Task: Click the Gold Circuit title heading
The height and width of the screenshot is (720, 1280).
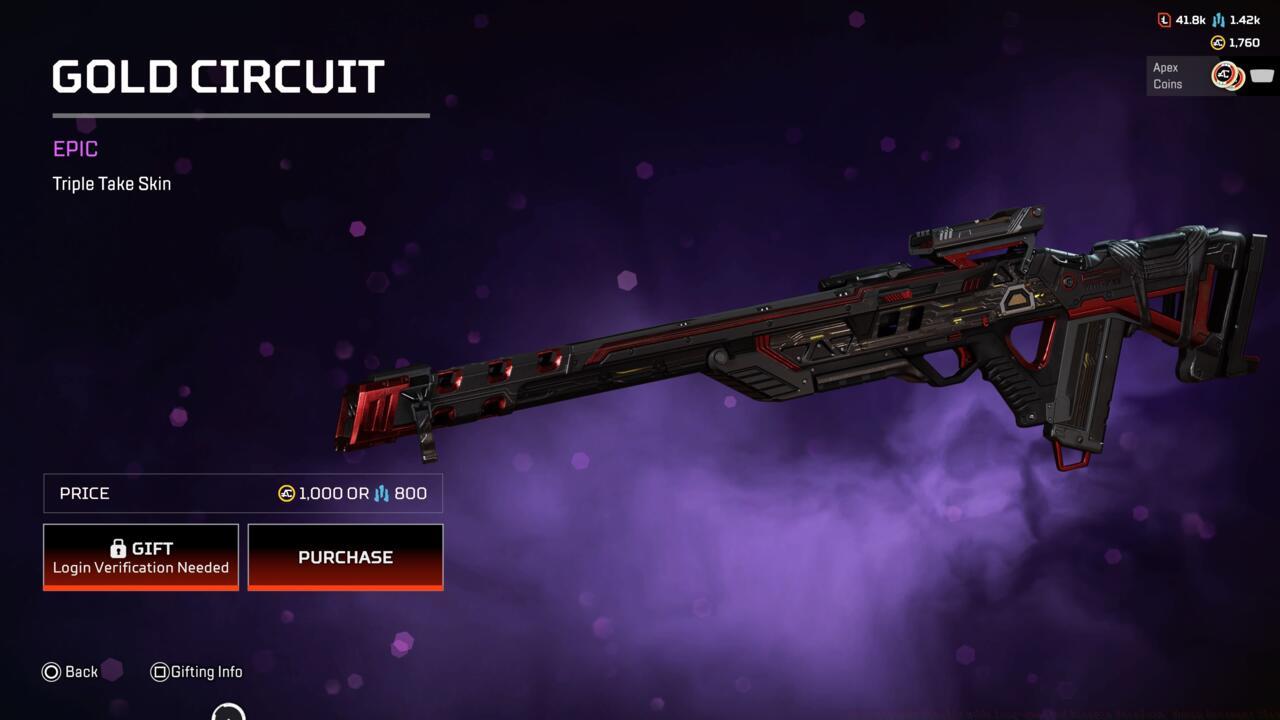Action: [217, 76]
